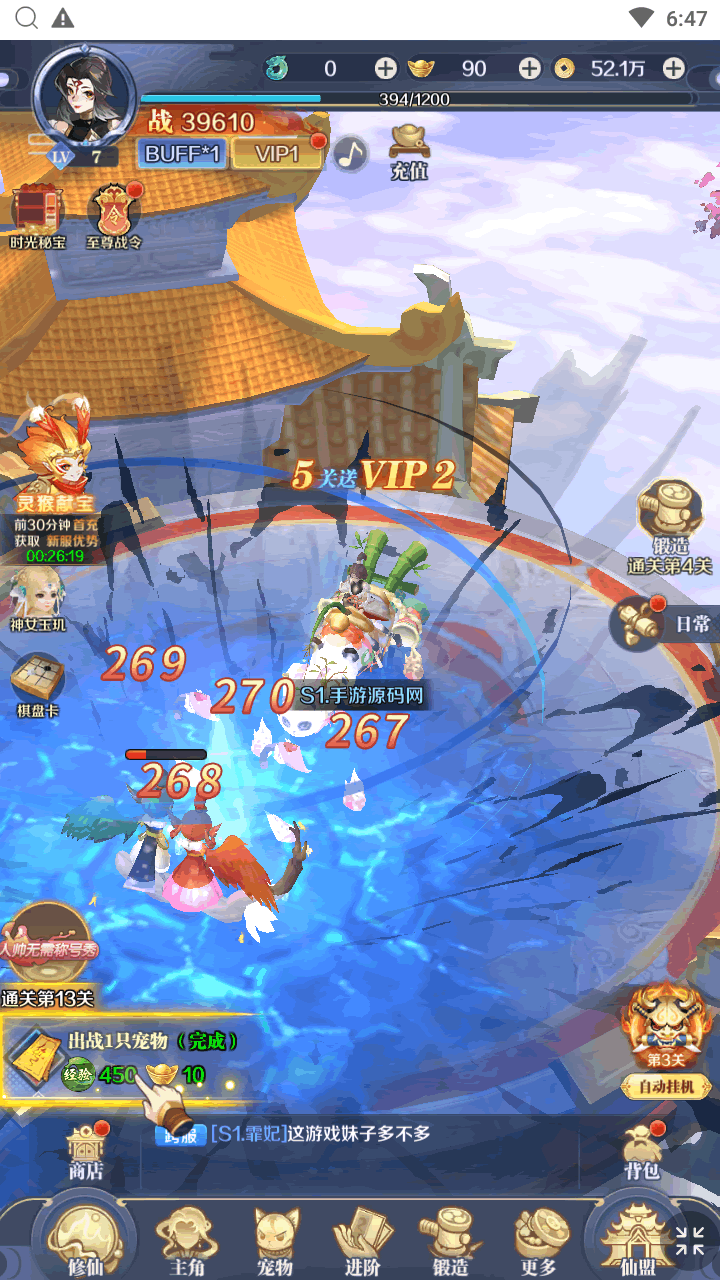
Task: Click the VIP1 badge
Action: point(278,153)
